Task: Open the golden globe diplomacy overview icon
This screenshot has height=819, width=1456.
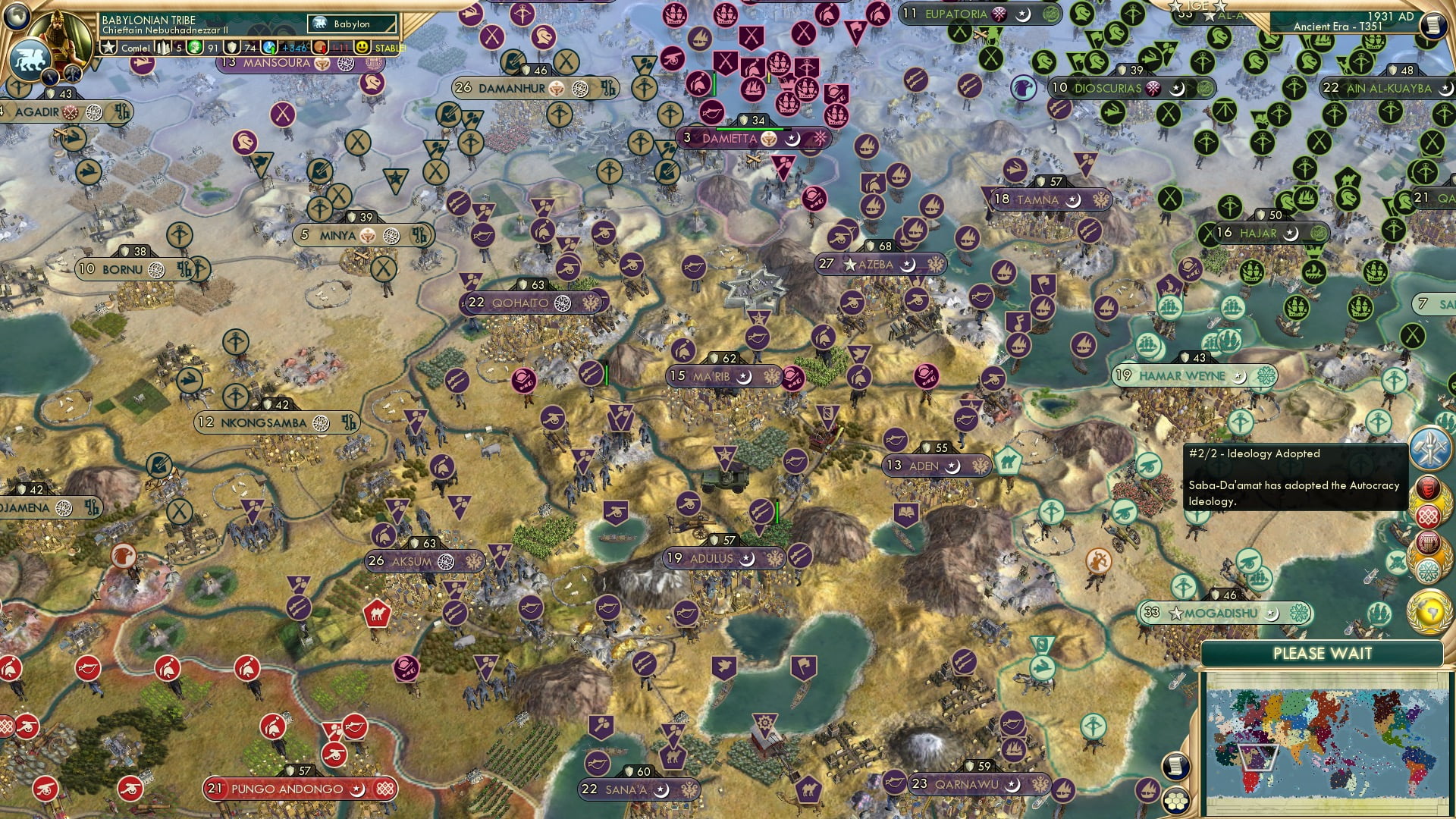Action: [x=1429, y=607]
